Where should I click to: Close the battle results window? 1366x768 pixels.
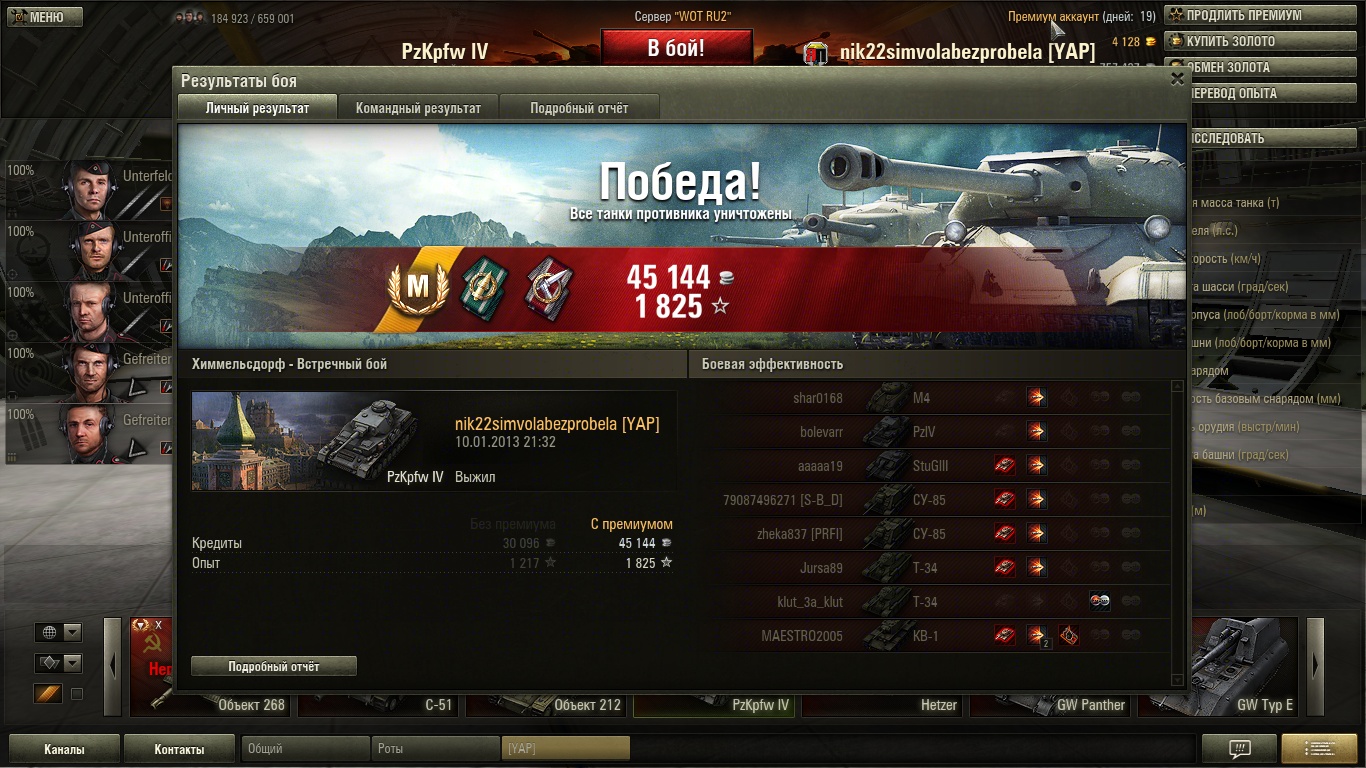tap(1177, 79)
